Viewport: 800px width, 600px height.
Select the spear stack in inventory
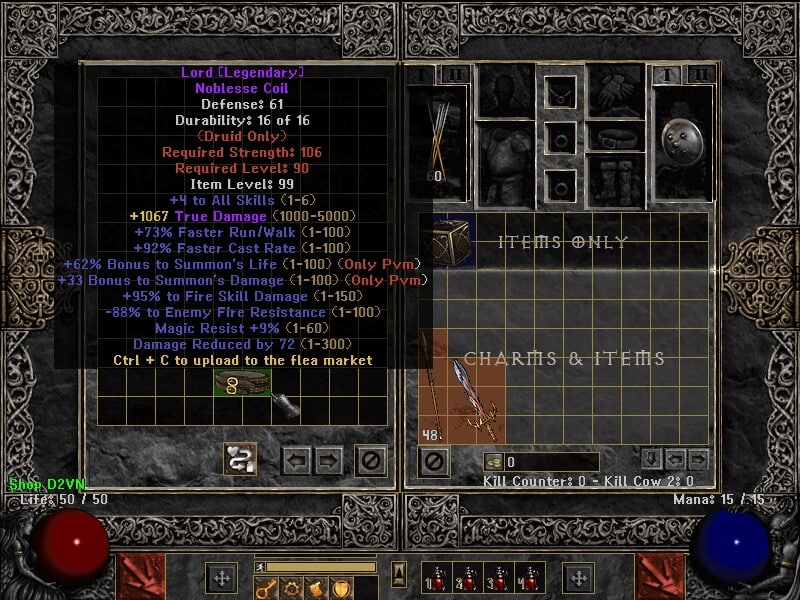click(x=432, y=385)
